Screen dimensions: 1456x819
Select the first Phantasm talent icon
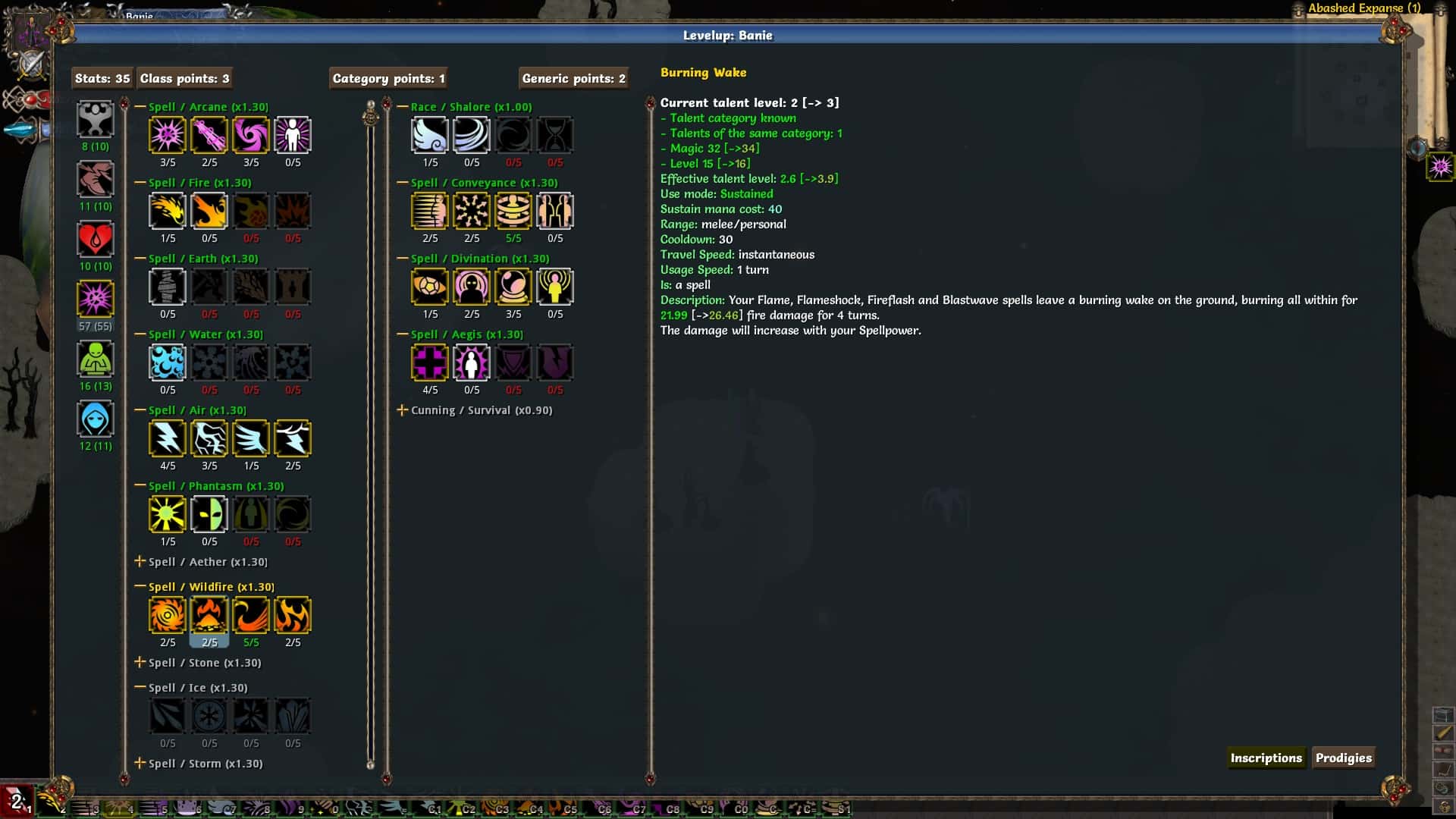pyautogui.click(x=168, y=514)
